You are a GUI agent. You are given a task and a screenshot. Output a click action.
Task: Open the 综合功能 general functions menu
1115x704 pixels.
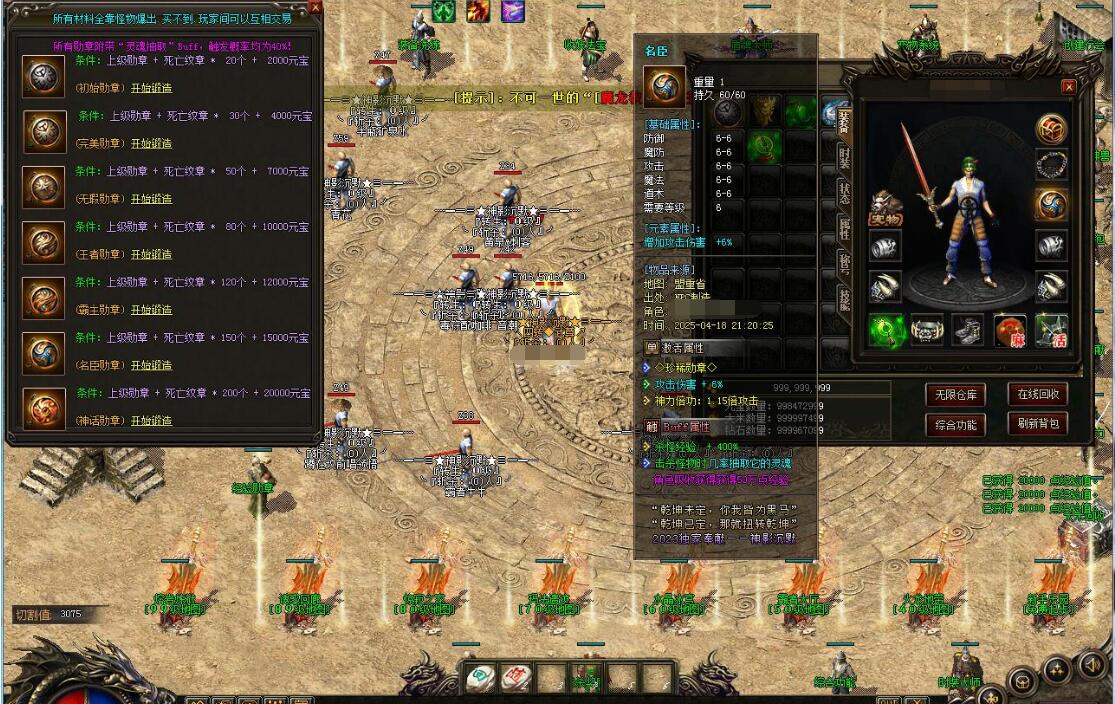tap(955, 425)
